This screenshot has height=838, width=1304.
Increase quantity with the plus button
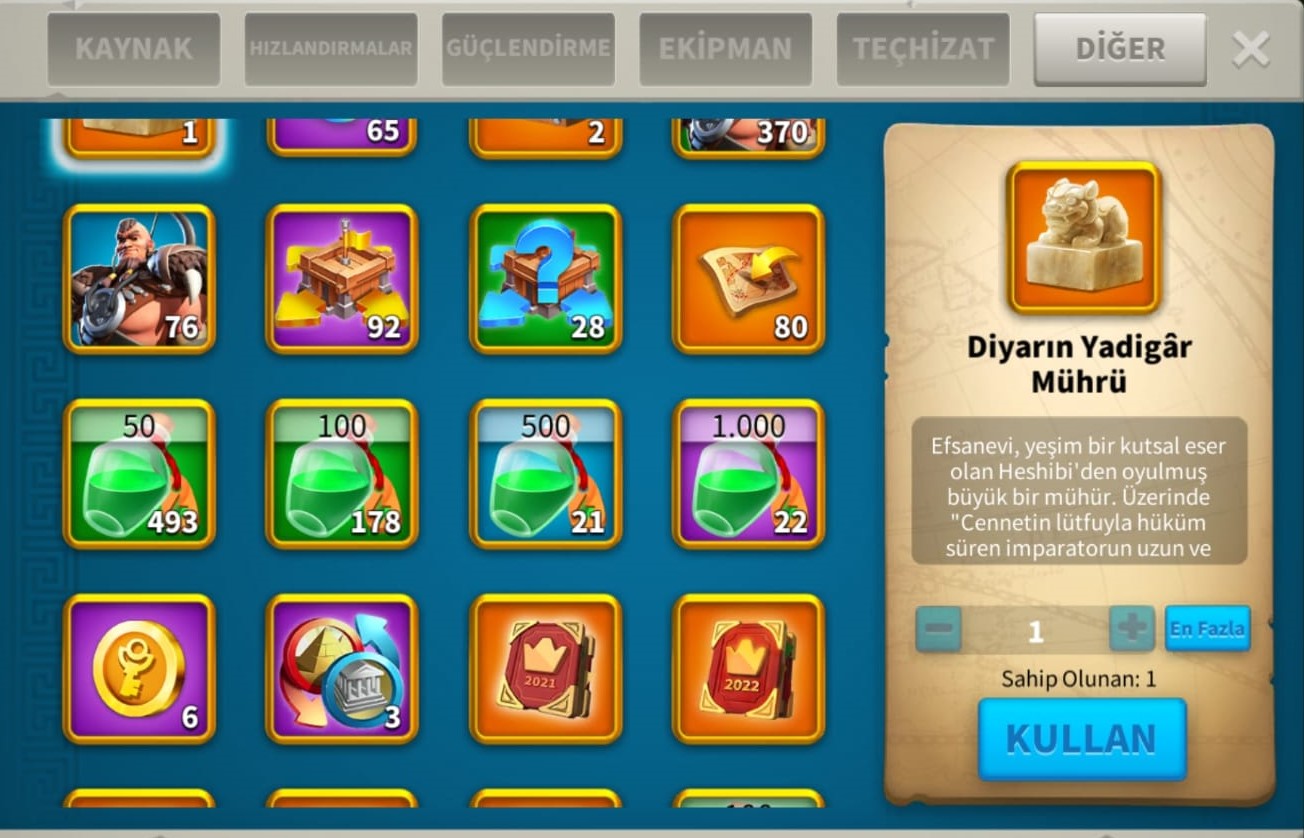click(1132, 629)
